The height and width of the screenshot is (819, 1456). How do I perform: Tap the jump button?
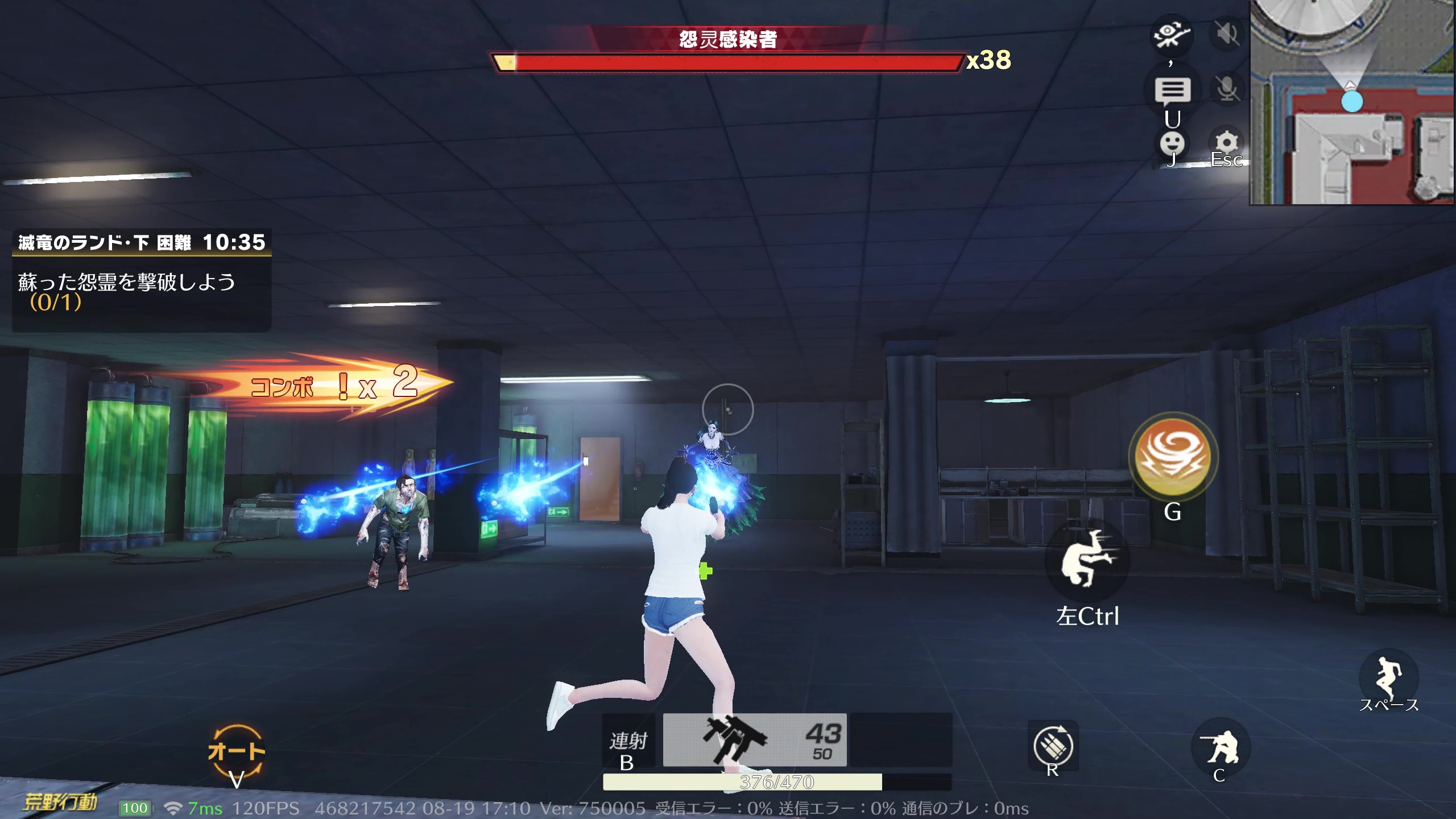pos(1388,677)
